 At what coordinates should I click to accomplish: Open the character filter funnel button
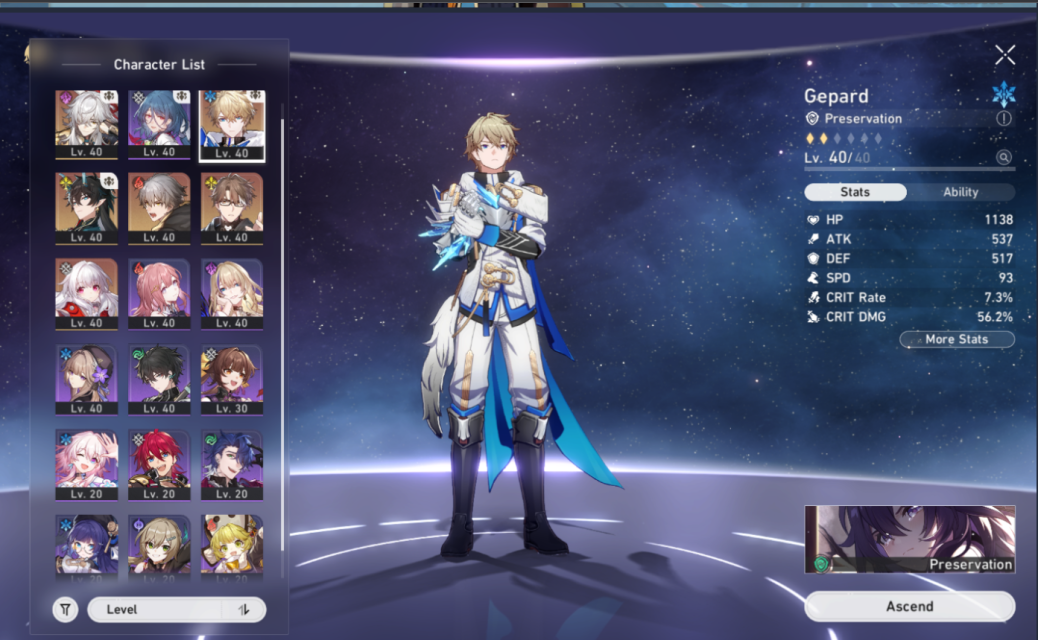tap(65, 609)
